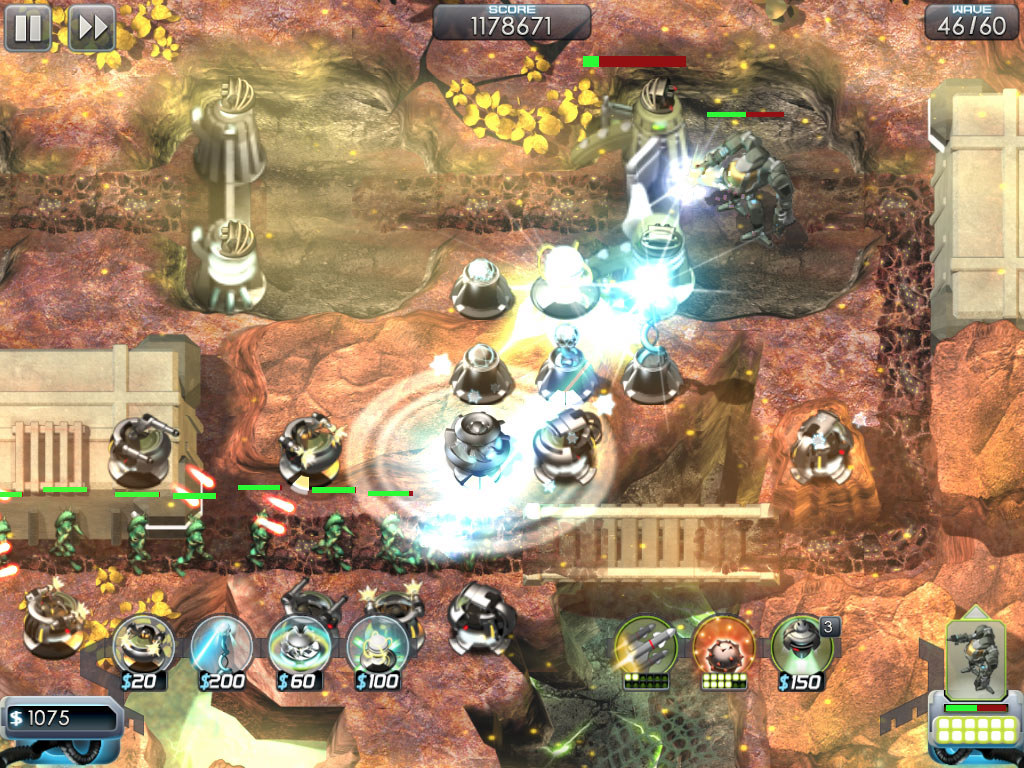Image resolution: width=1024 pixels, height=768 pixels.
Task: Pause the game
Action: 28,28
